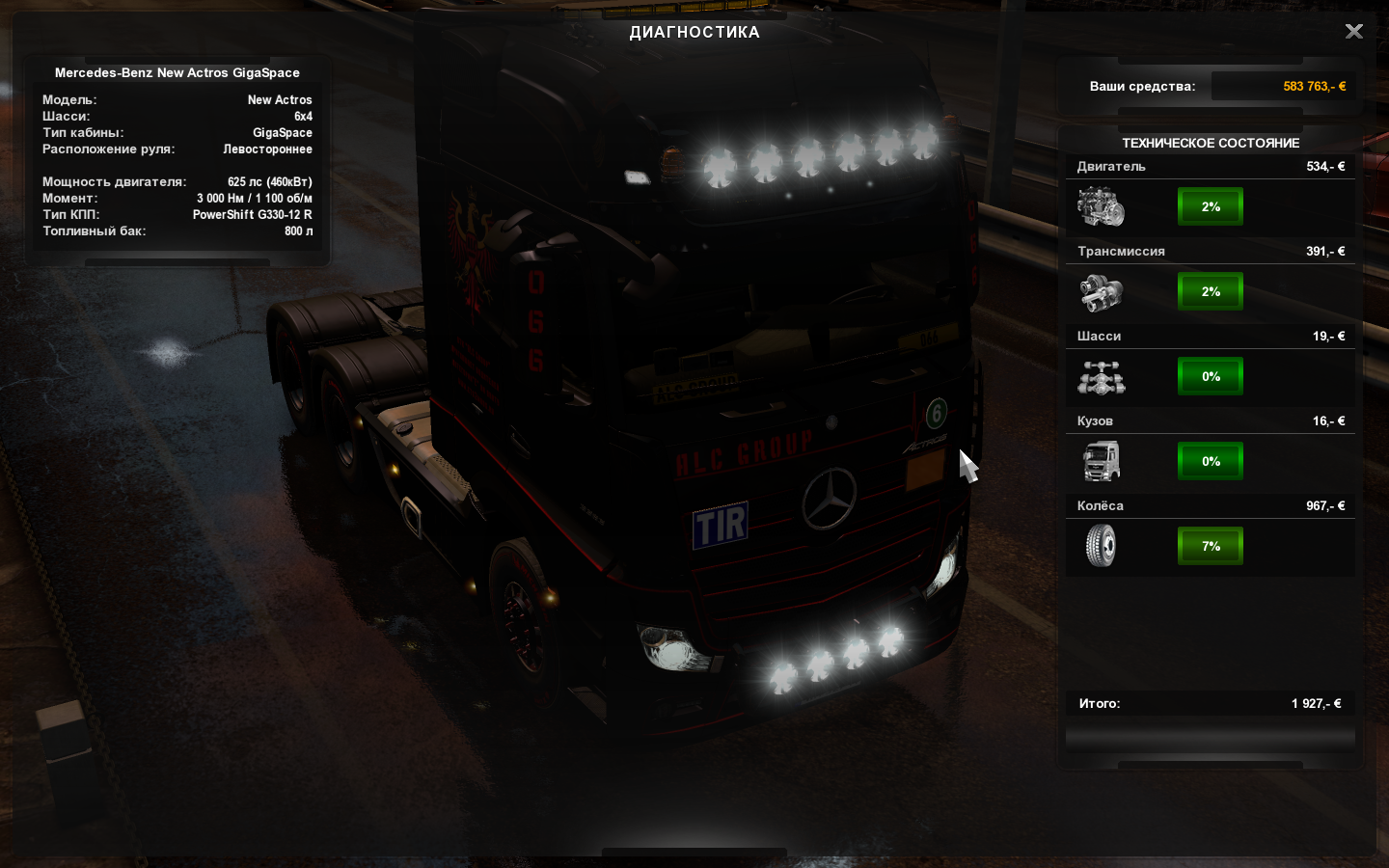The height and width of the screenshot is (868, 1389).
Task: Choose the chassis component icon
Action: click(x=1101, y=377)
